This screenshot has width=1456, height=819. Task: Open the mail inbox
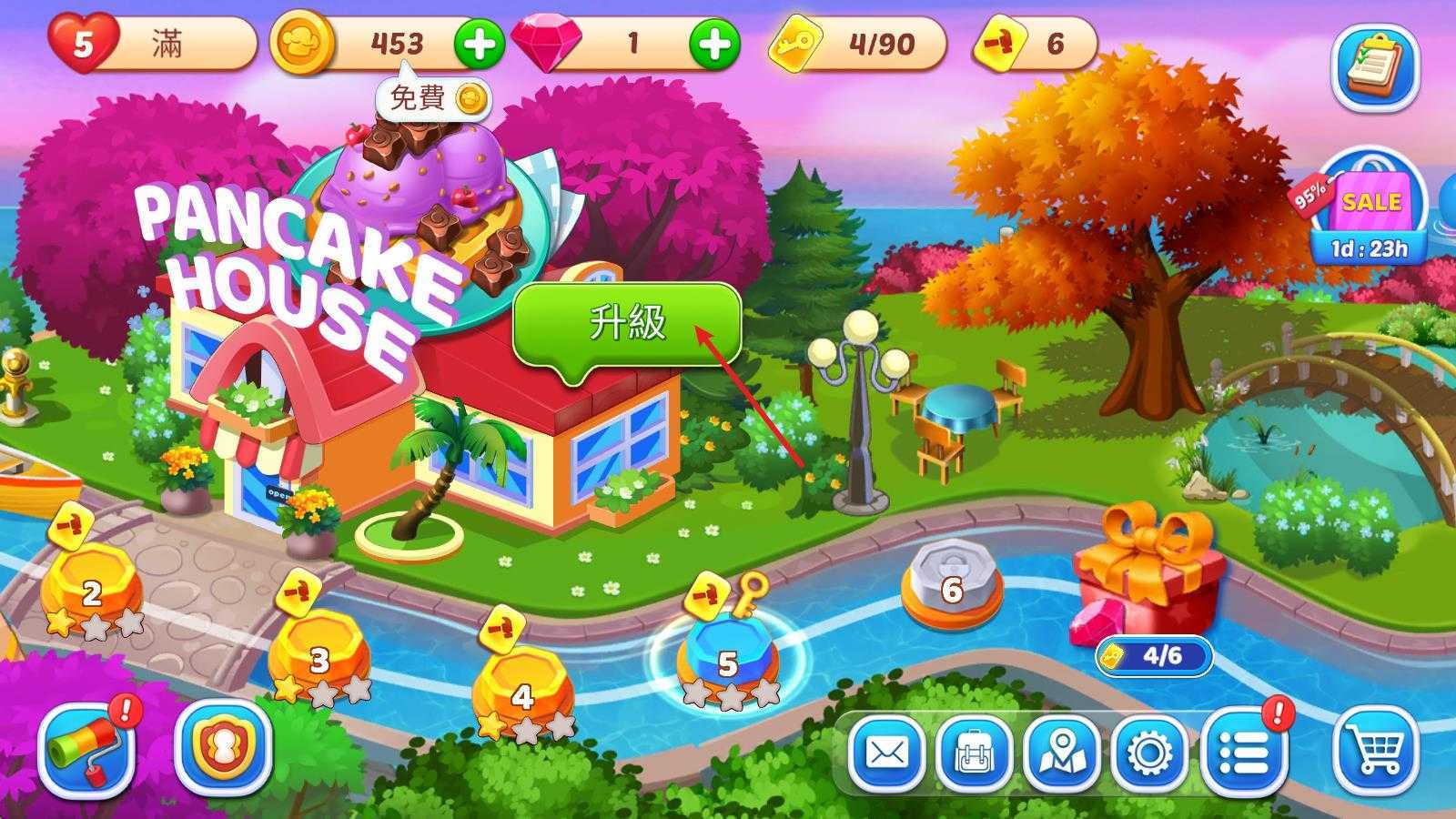[886, 753]
